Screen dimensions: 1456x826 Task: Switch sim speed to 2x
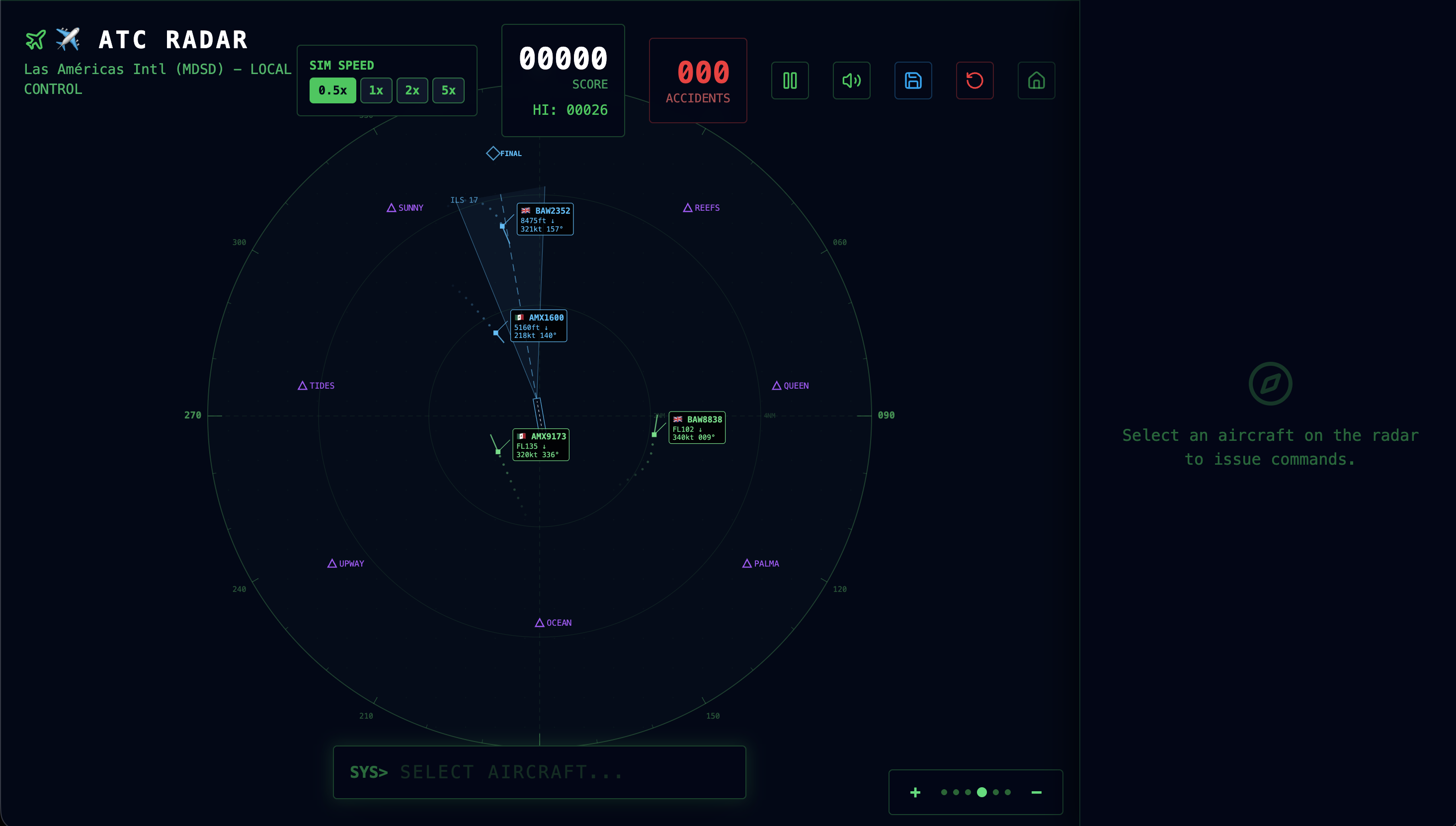[x=412, y=89]
